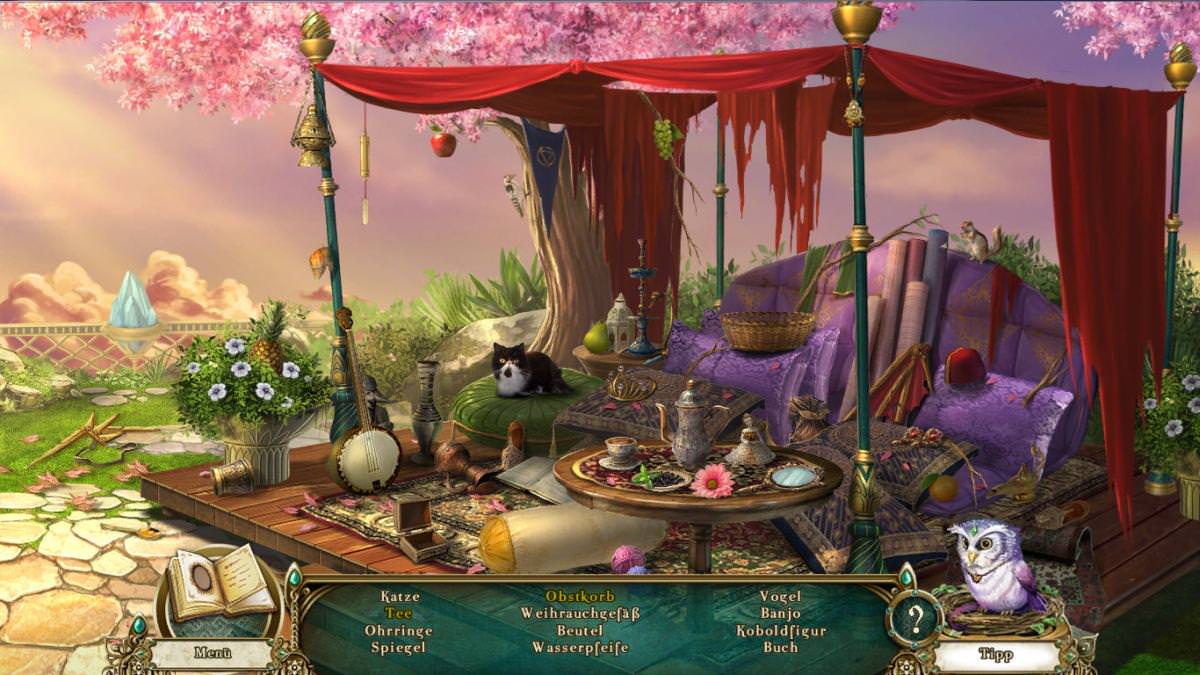Viewport: 1200px width, 675px height.
Task: Select 'Obstkorb' list entry
Action: pos(580,597)
